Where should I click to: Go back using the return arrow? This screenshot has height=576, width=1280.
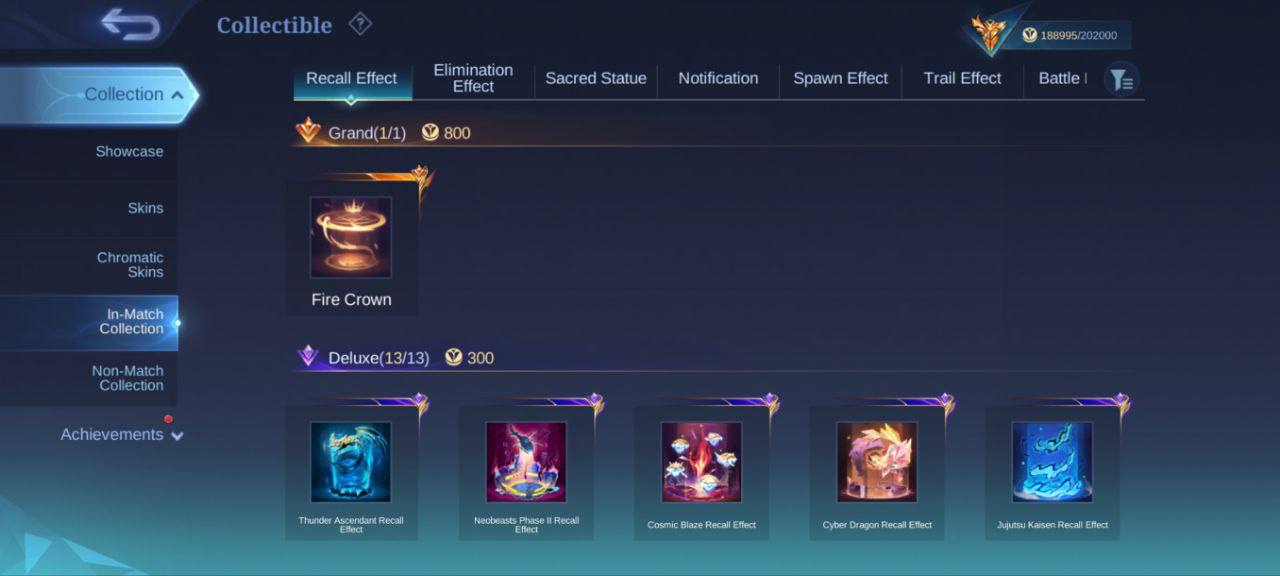pos(130,25)
